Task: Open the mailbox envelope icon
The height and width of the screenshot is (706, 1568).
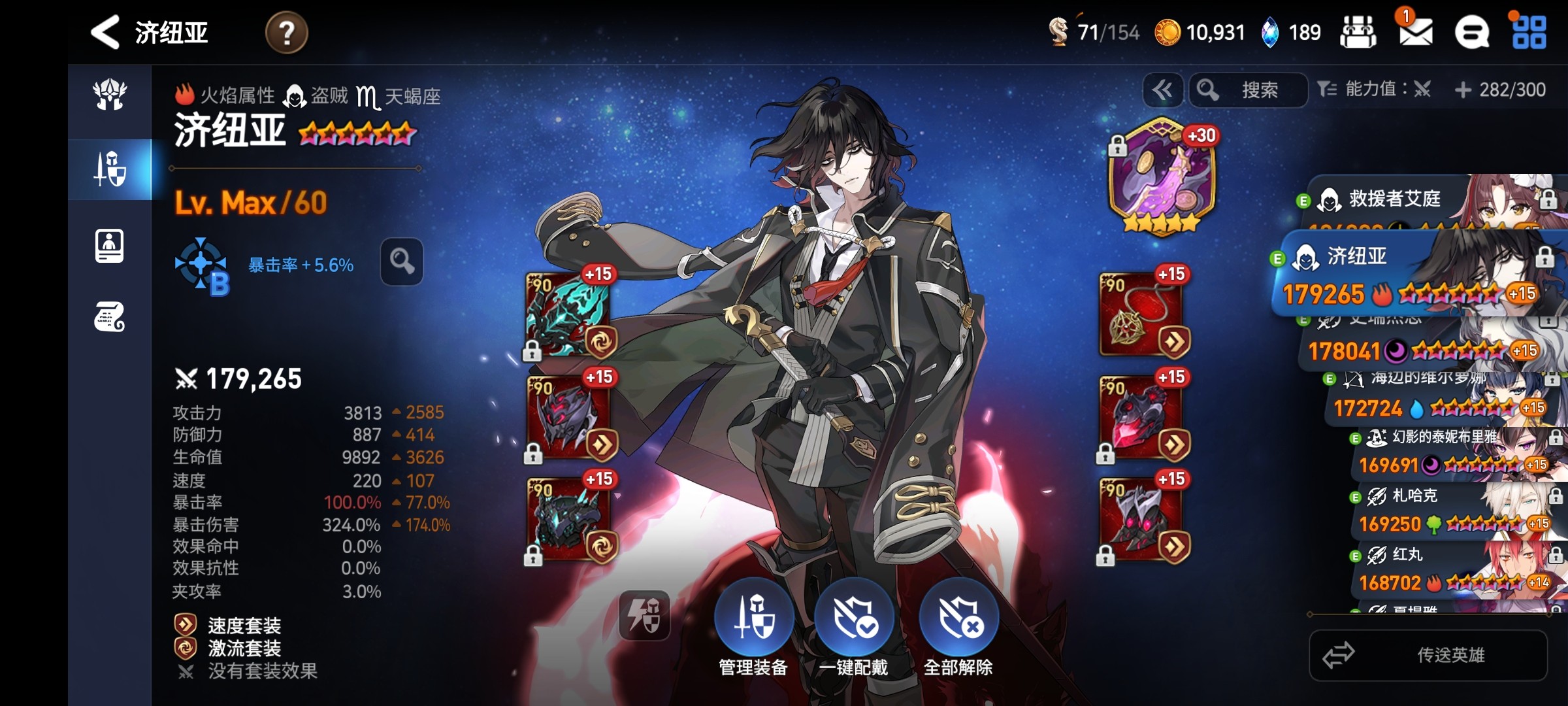Action: pos(1415,32)
